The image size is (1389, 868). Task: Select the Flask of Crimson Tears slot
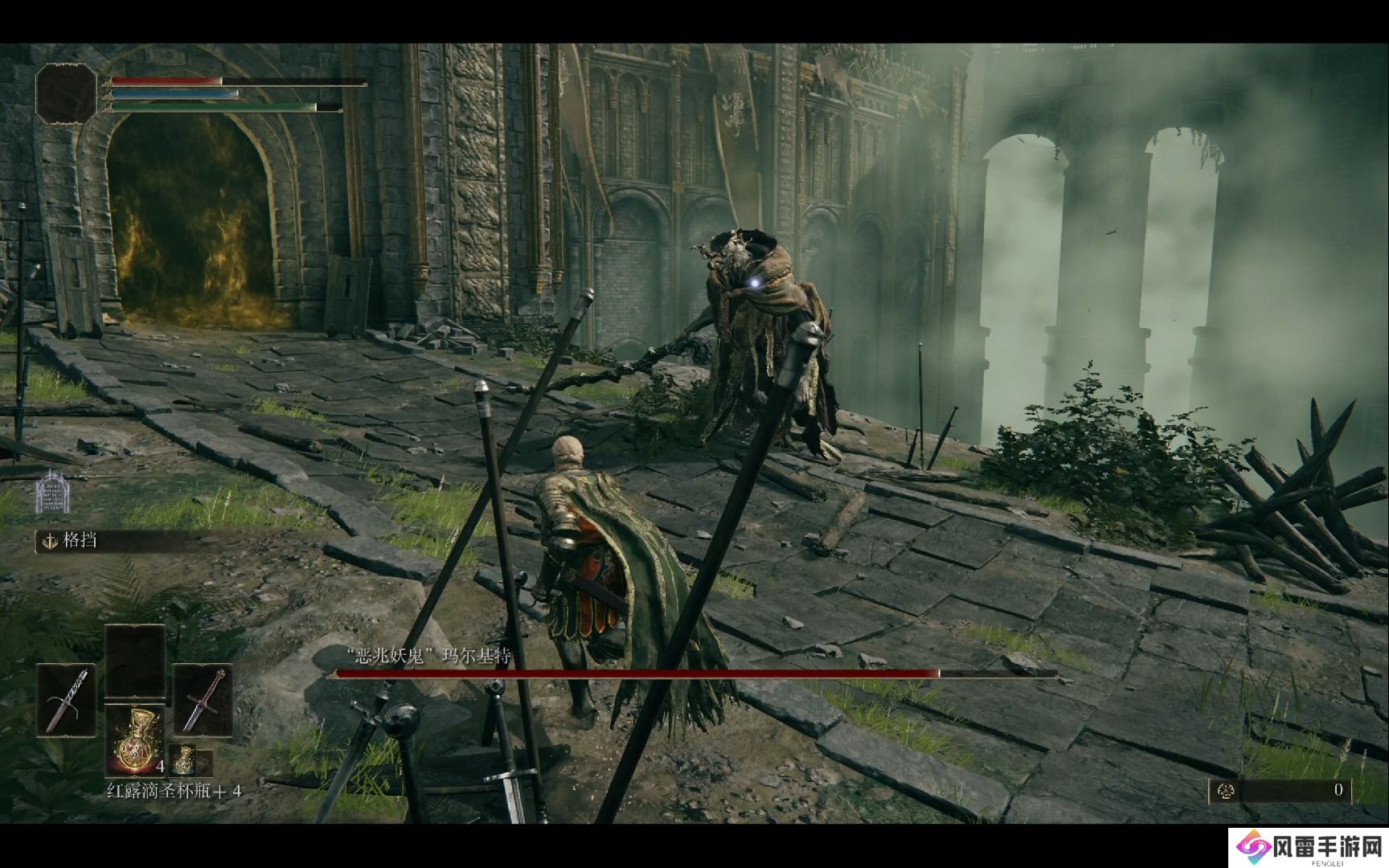point(134,741)
